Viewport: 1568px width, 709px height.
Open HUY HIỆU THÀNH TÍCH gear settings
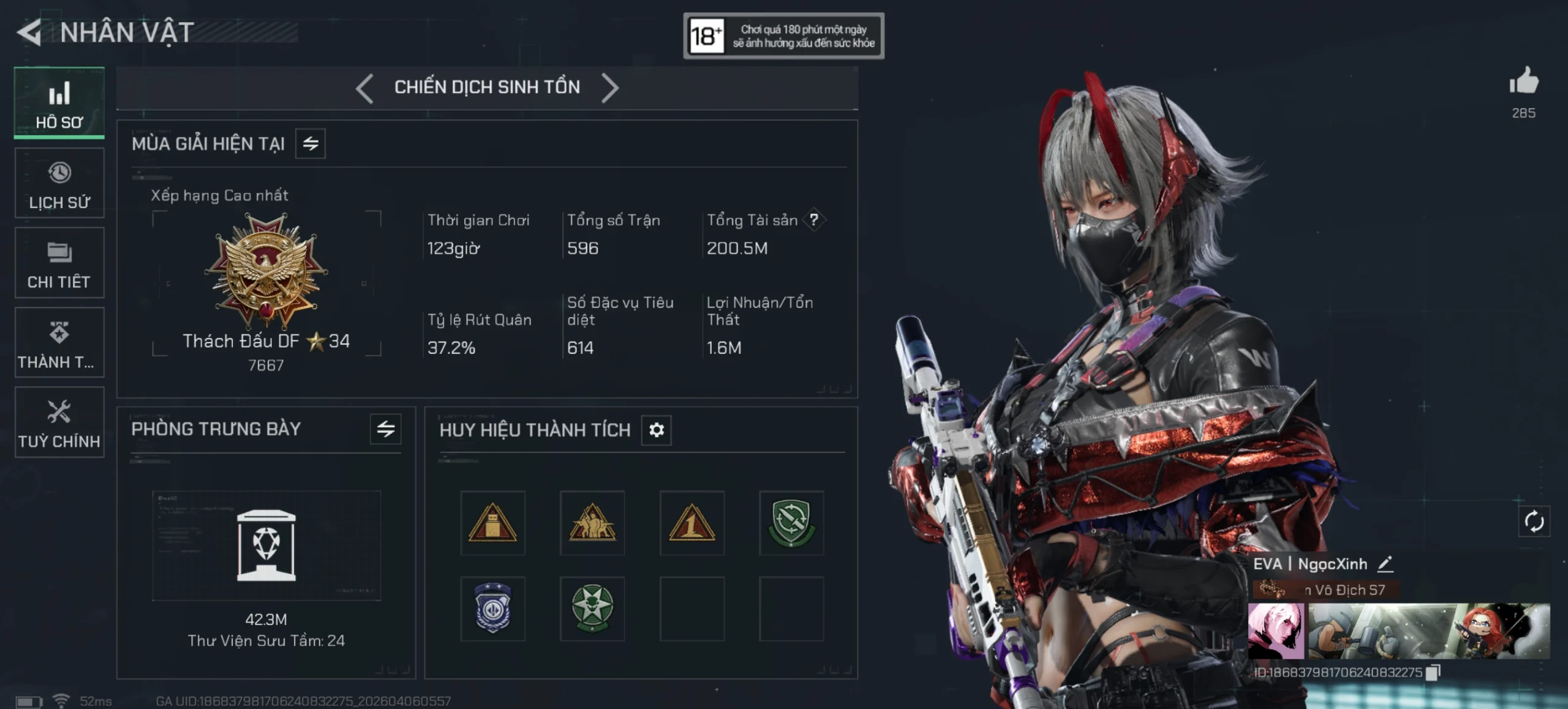point(656,430)
